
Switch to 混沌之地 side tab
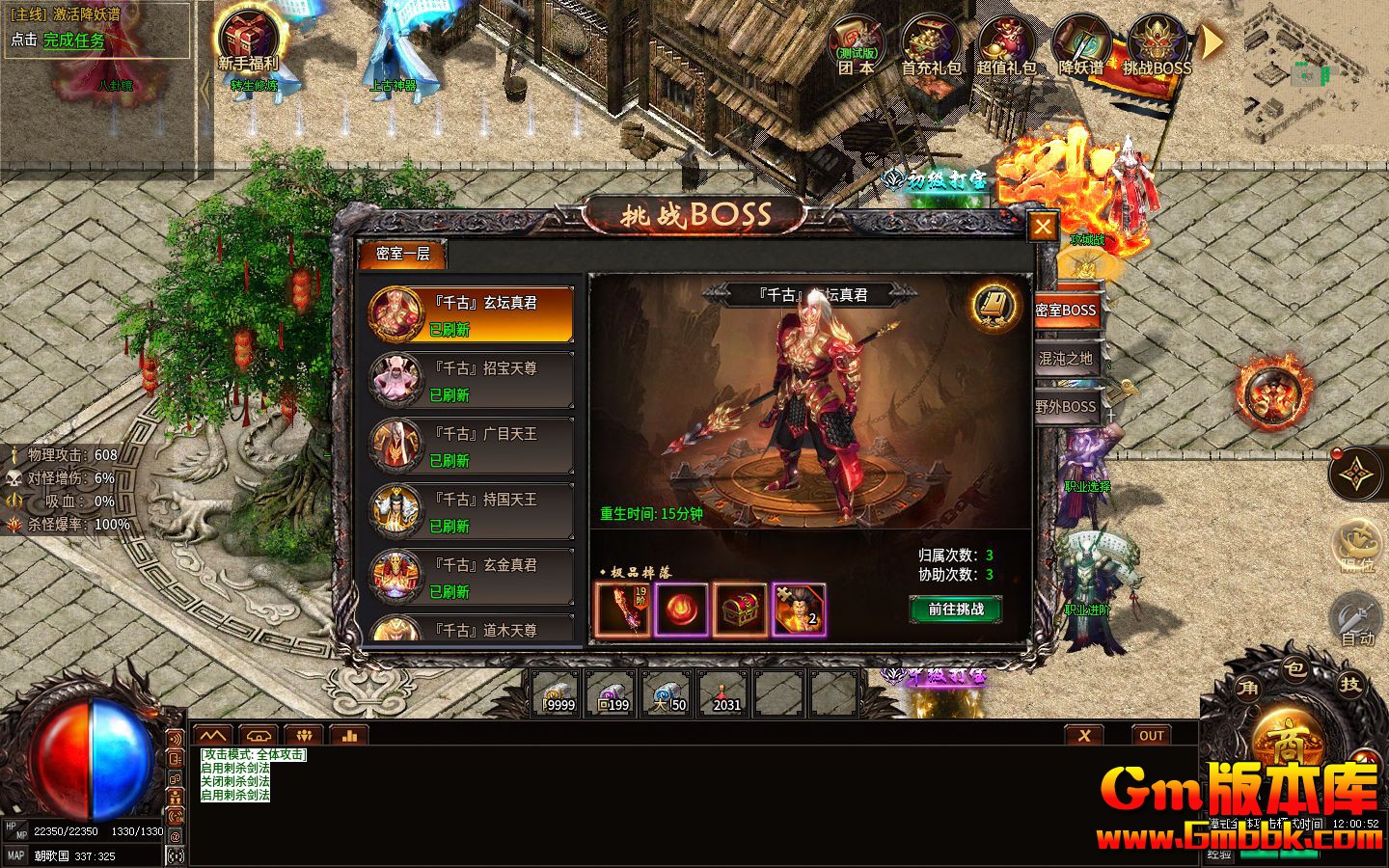1065,359
